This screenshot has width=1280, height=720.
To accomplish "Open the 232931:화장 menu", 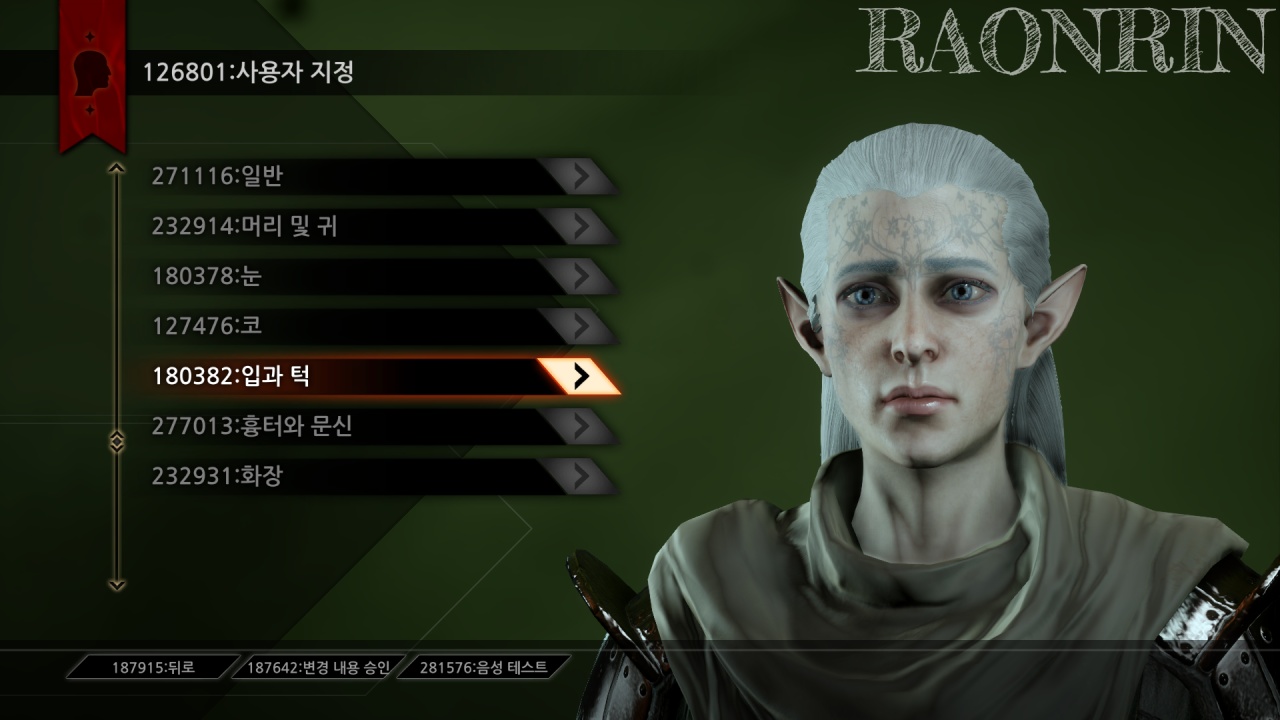I will click(x=380, y=477).
